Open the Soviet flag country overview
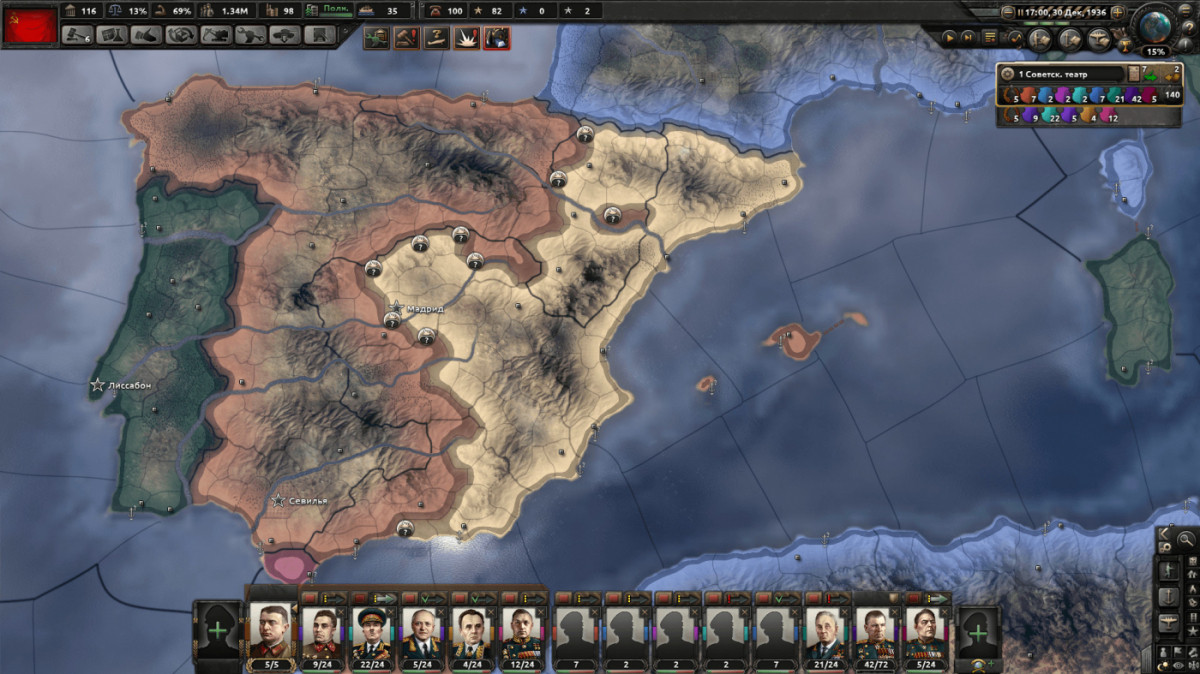The width and height of the screenshot is (1200, 674). 30,23
